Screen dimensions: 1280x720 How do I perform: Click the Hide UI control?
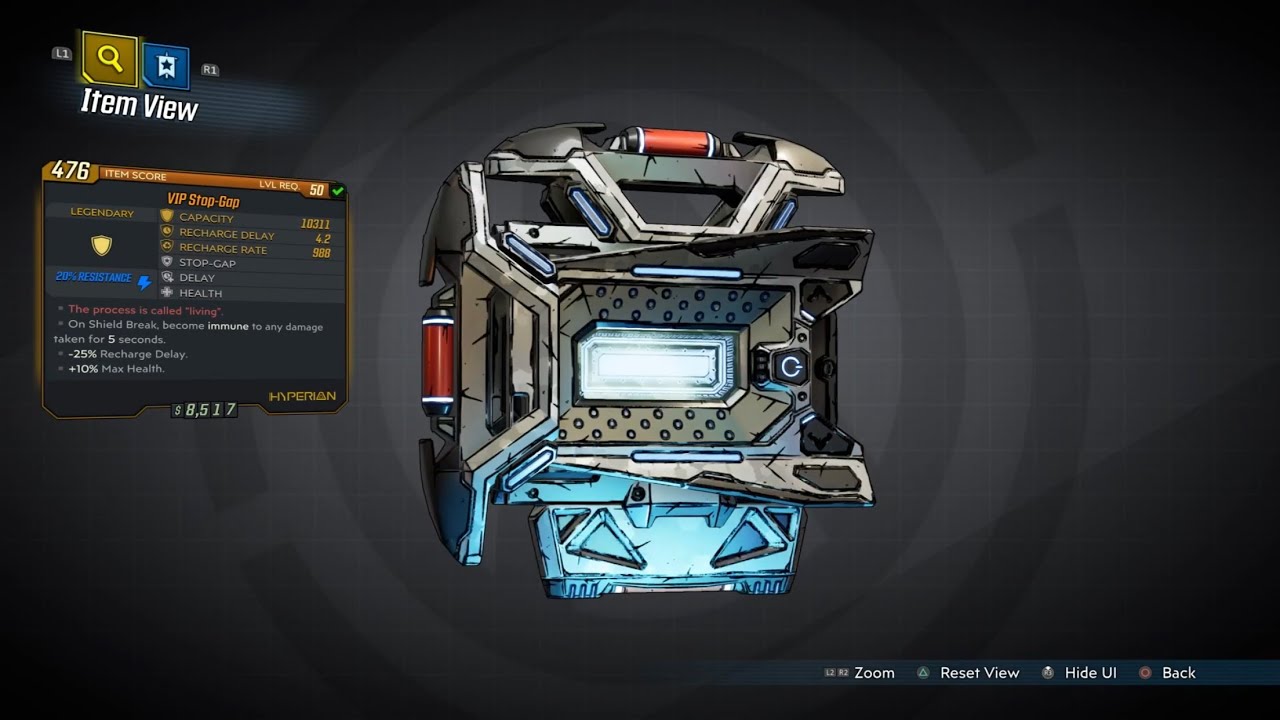[1091, 673]
